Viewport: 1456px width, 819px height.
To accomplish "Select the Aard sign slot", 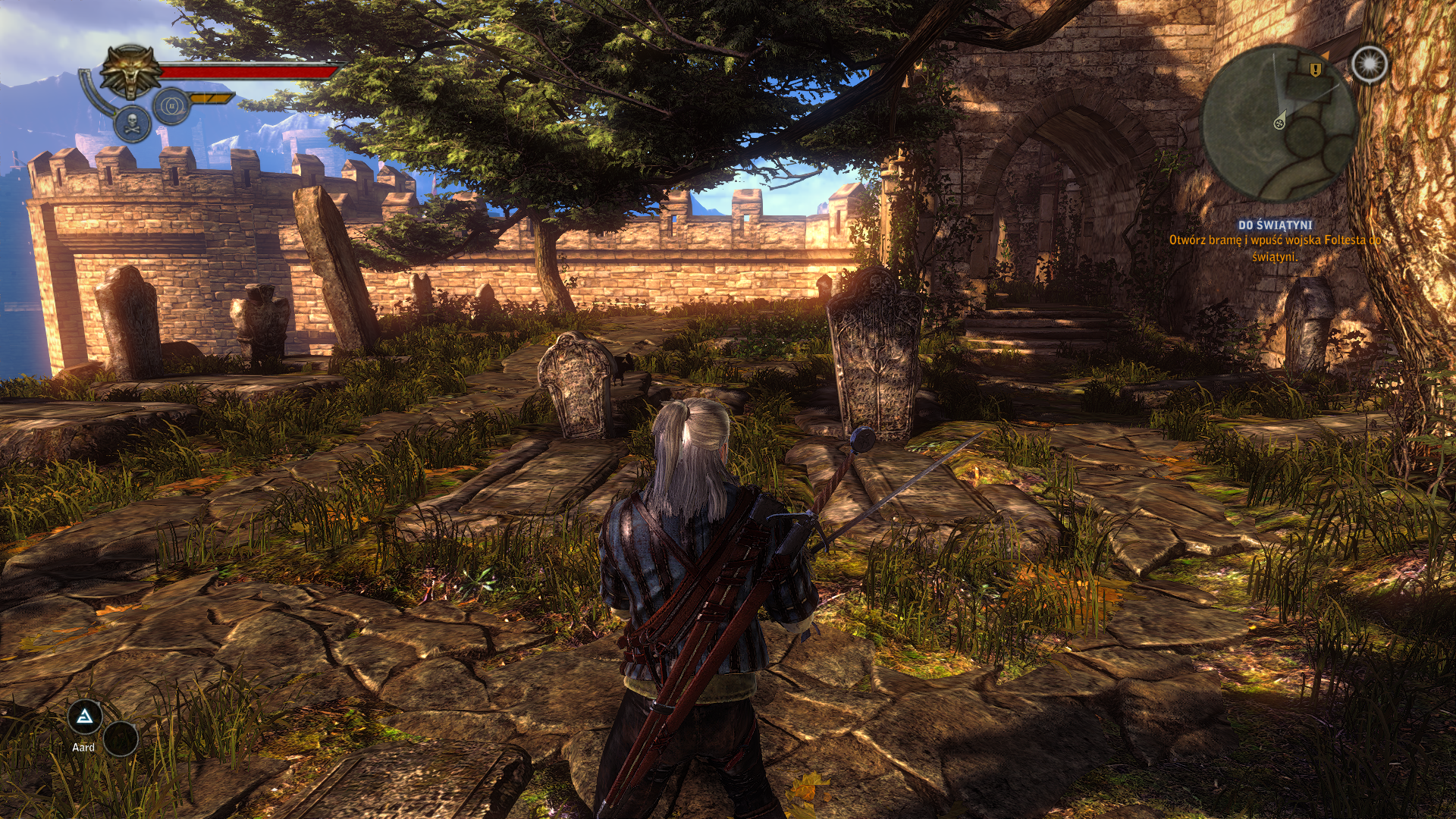I will click(85, 717).
